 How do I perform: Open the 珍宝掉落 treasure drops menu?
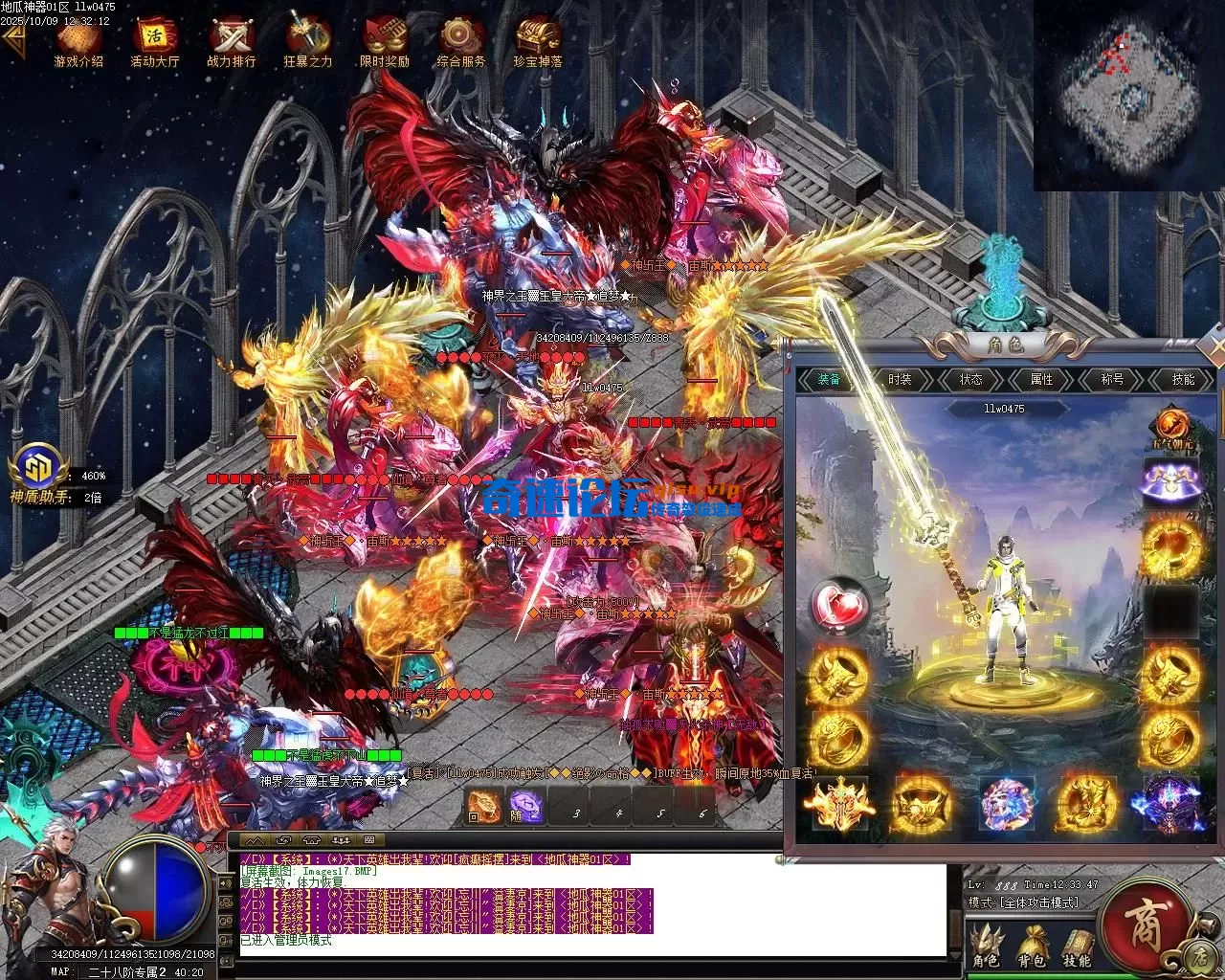[x=537, y=41]
